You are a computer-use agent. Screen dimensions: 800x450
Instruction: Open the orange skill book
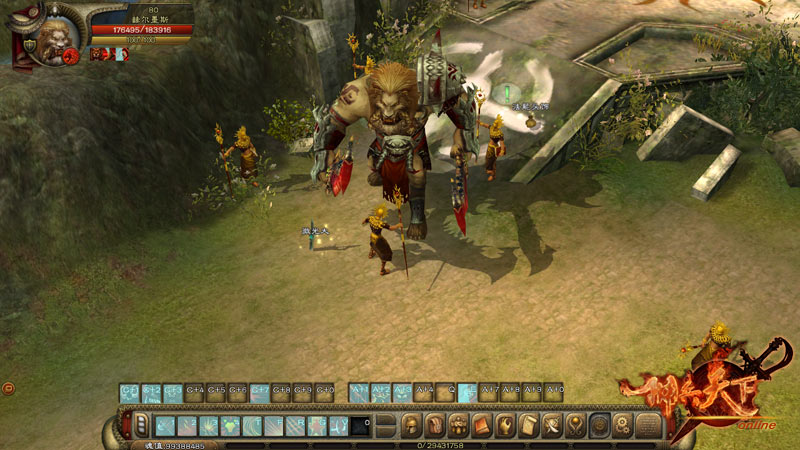tap(482, 426)
